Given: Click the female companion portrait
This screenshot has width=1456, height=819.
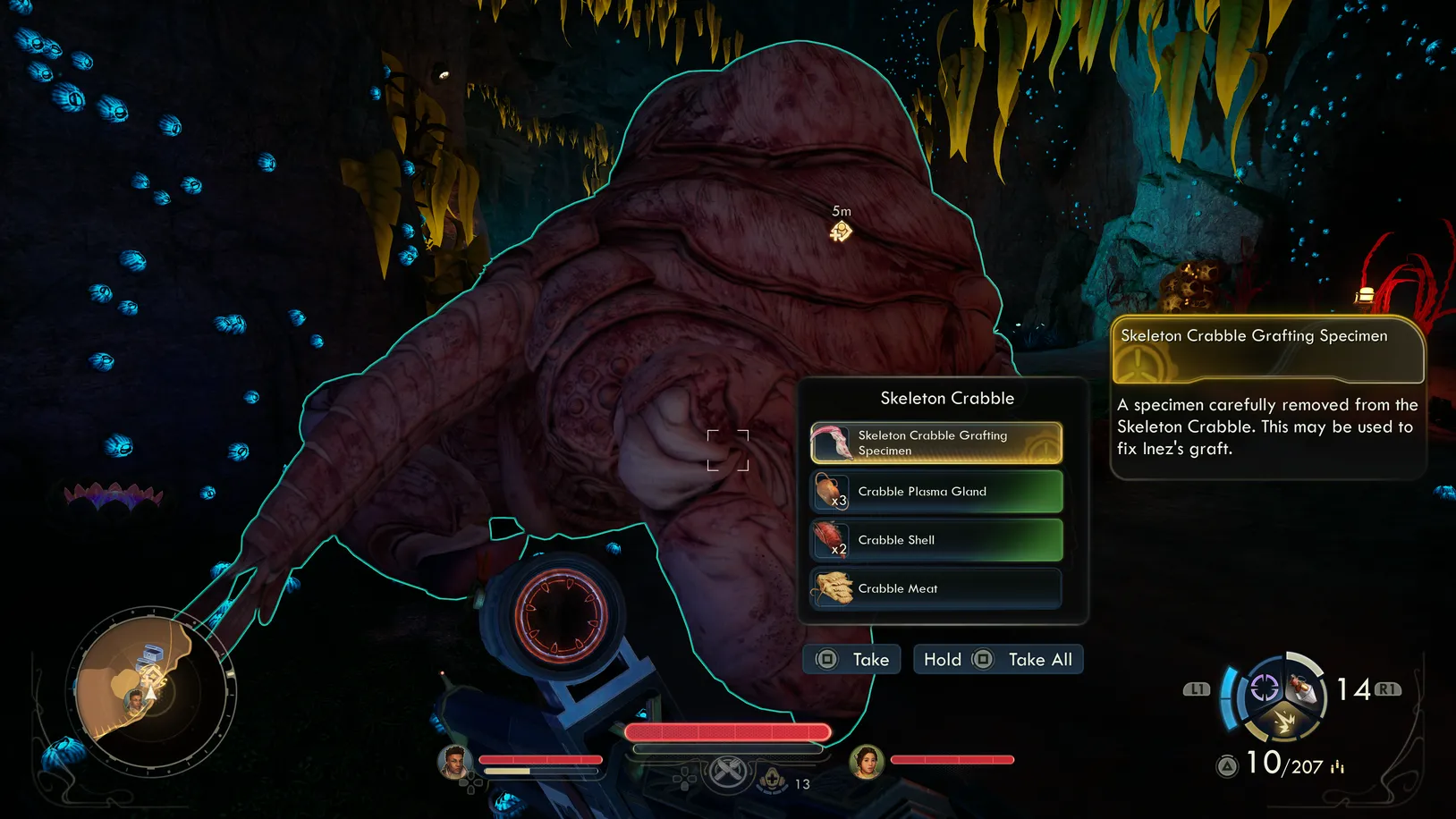Looking at the screenshot, I should (866, 761).
